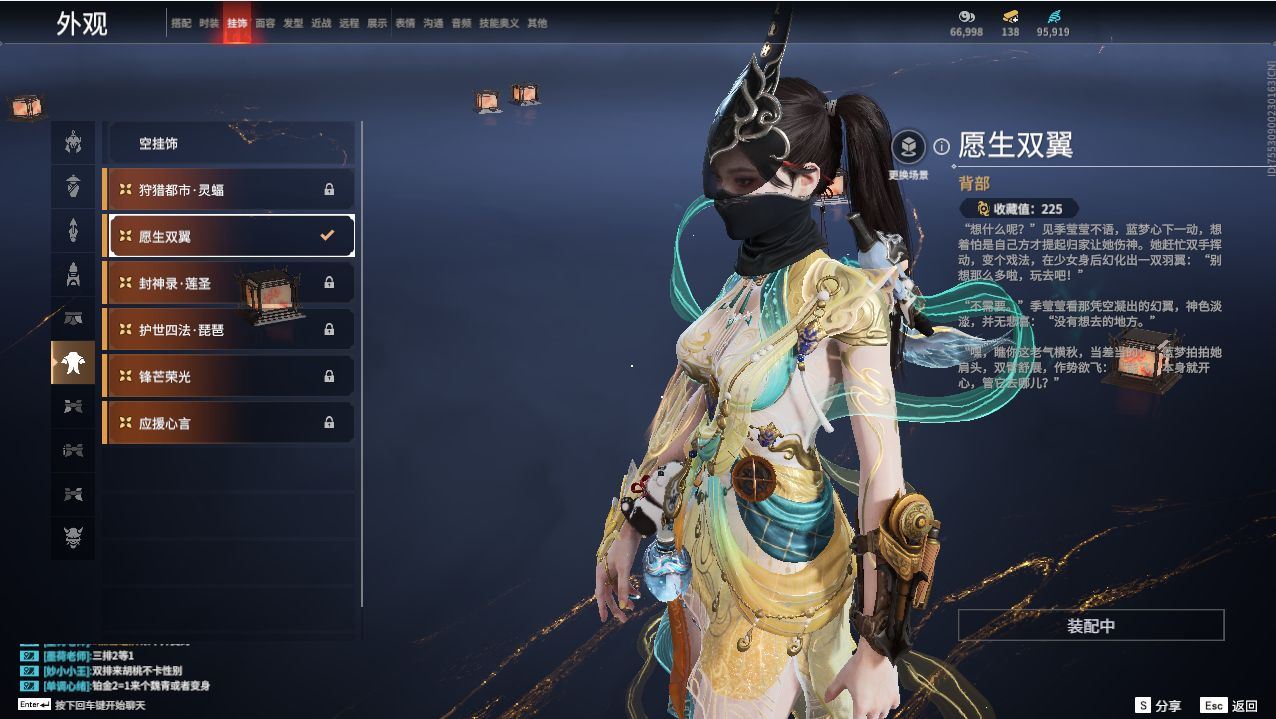Select the 愿生双翼 accessory row
This screenshot has height=719, width=1276.
[230, 236]
